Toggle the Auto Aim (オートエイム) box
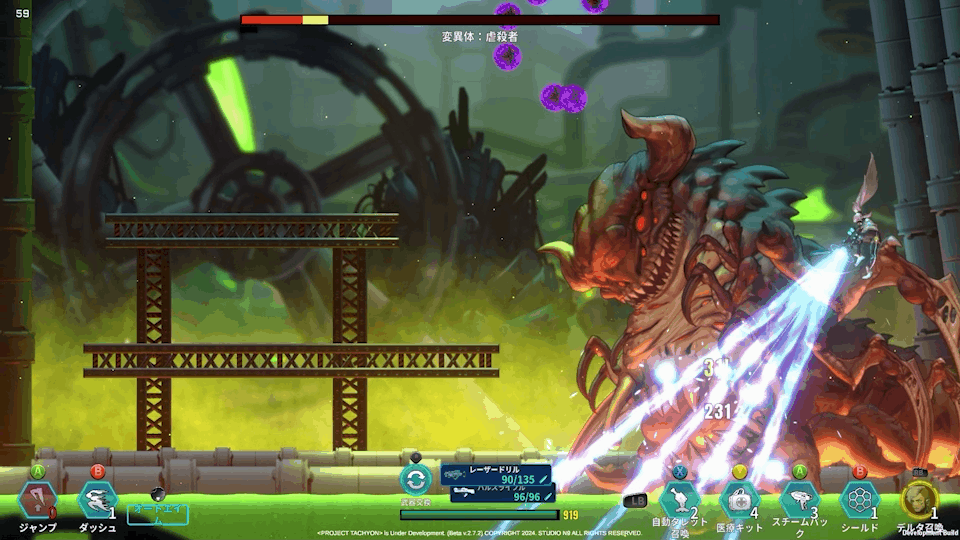 point(157,514)
